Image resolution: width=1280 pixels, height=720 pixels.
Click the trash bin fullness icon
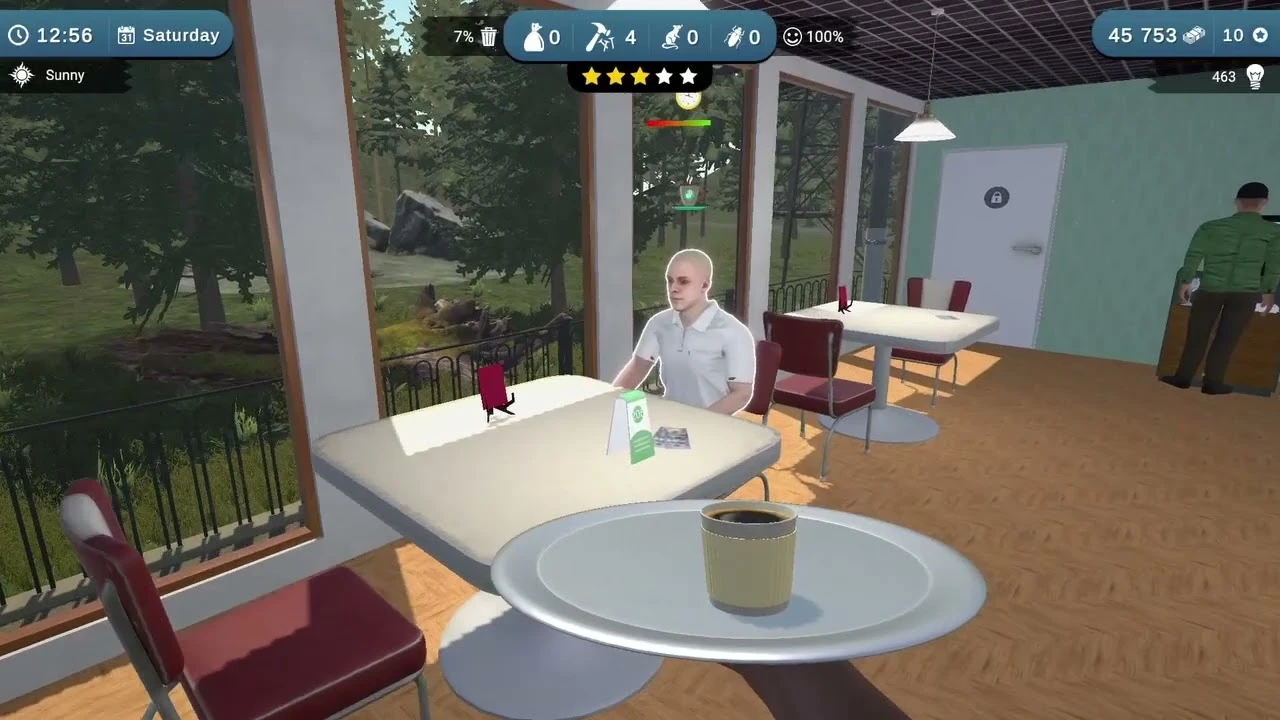(x=487, y=35)
